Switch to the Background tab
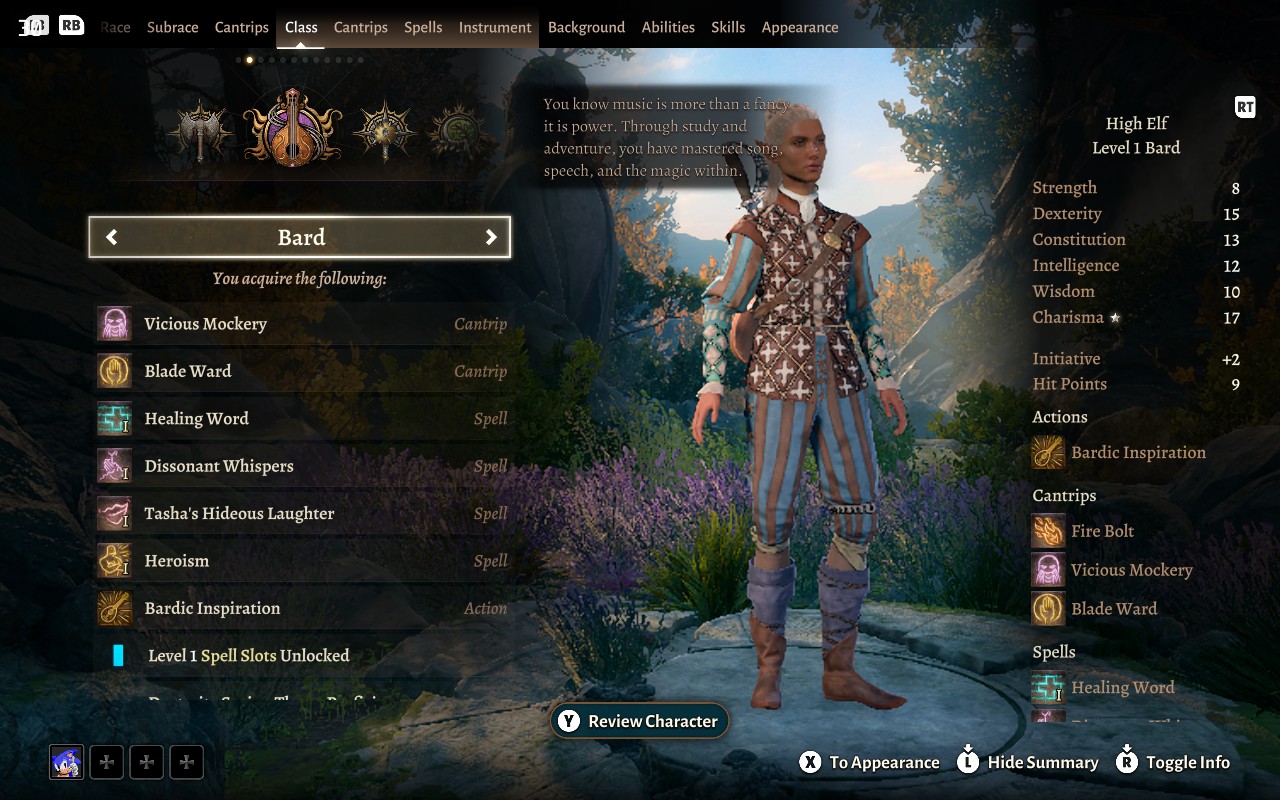 pyautogui.click(x=586, y=27)
